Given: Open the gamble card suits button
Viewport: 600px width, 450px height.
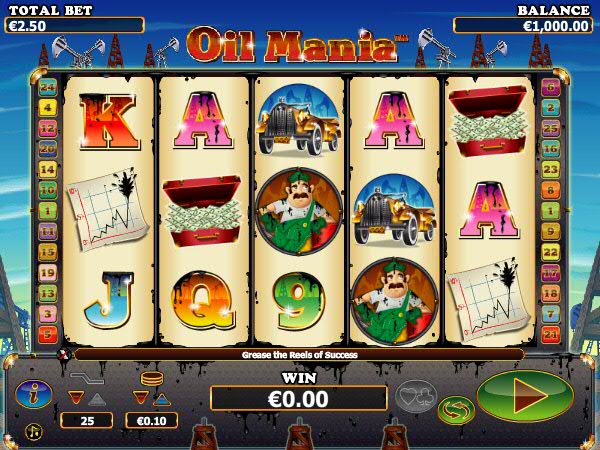Looking at the screenshot, I should (416, 397).
